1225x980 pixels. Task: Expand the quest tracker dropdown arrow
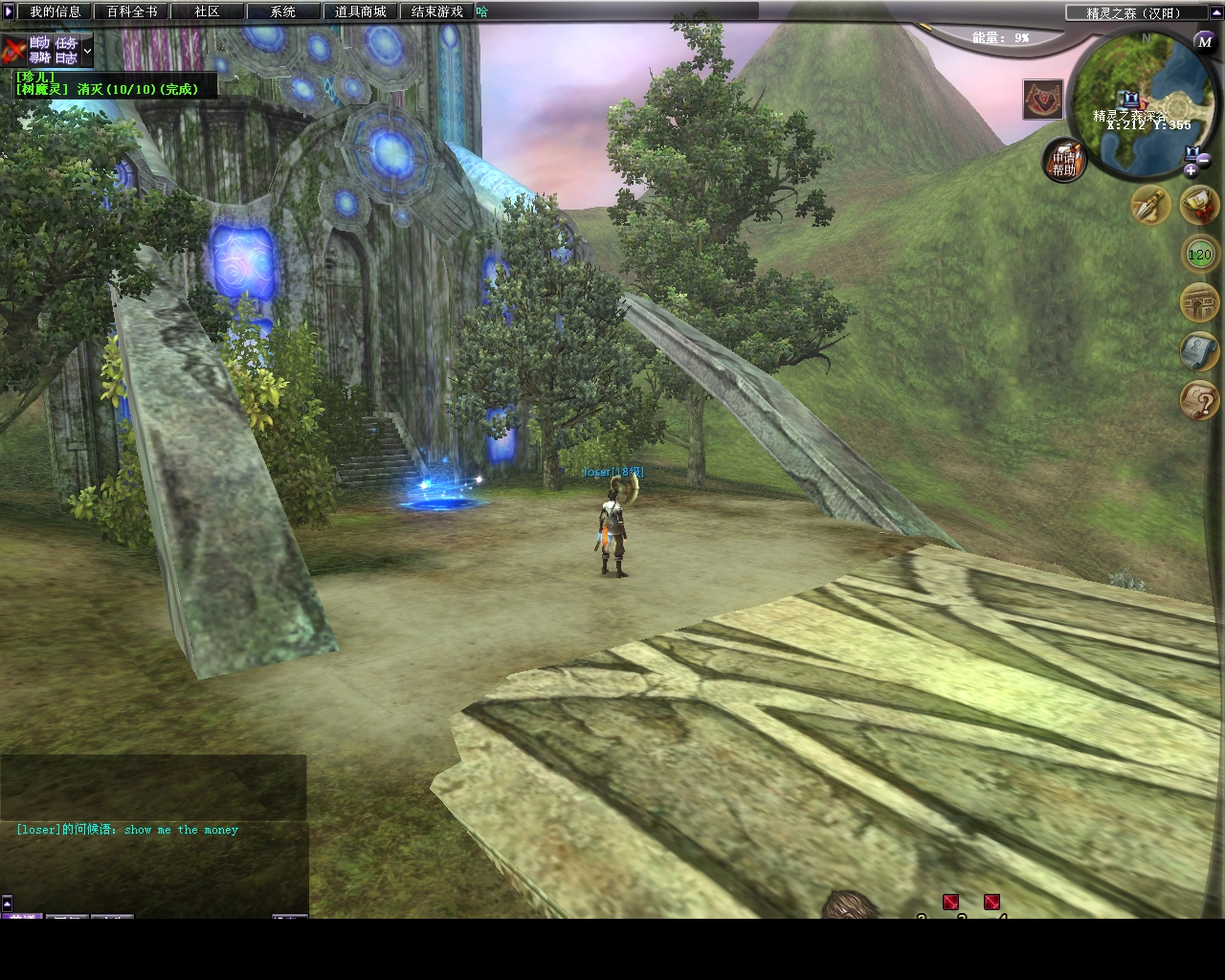click(x=87, y=50)
